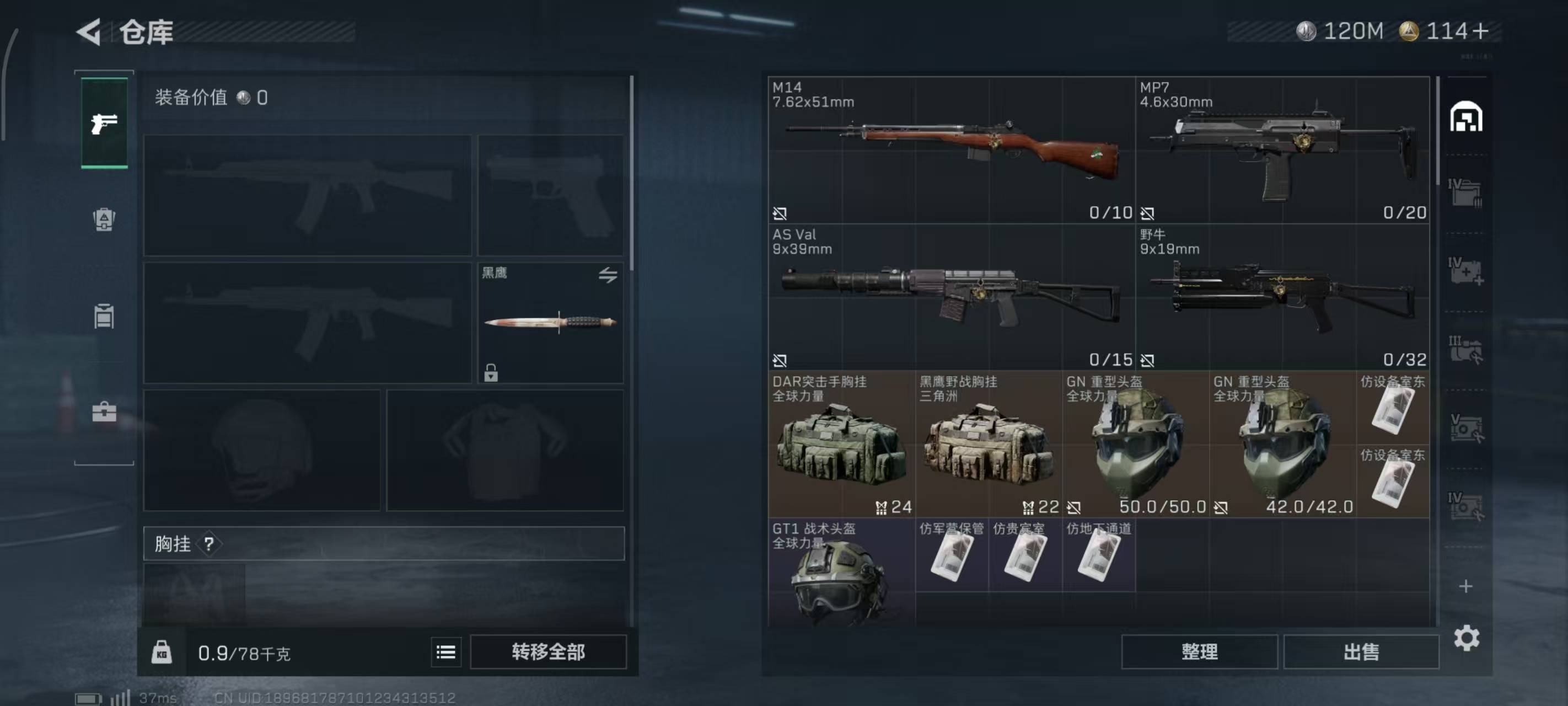Switch to the briefcase tab
The height and width of the screenshot is (706, 1568).
(x=104, y=412)
